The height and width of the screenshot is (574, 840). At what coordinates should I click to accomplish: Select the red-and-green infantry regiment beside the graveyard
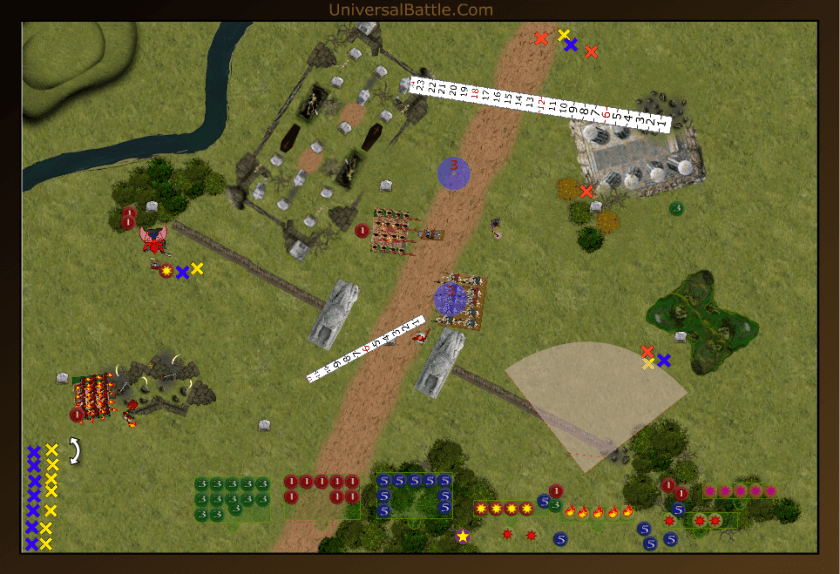click(392, 230)
